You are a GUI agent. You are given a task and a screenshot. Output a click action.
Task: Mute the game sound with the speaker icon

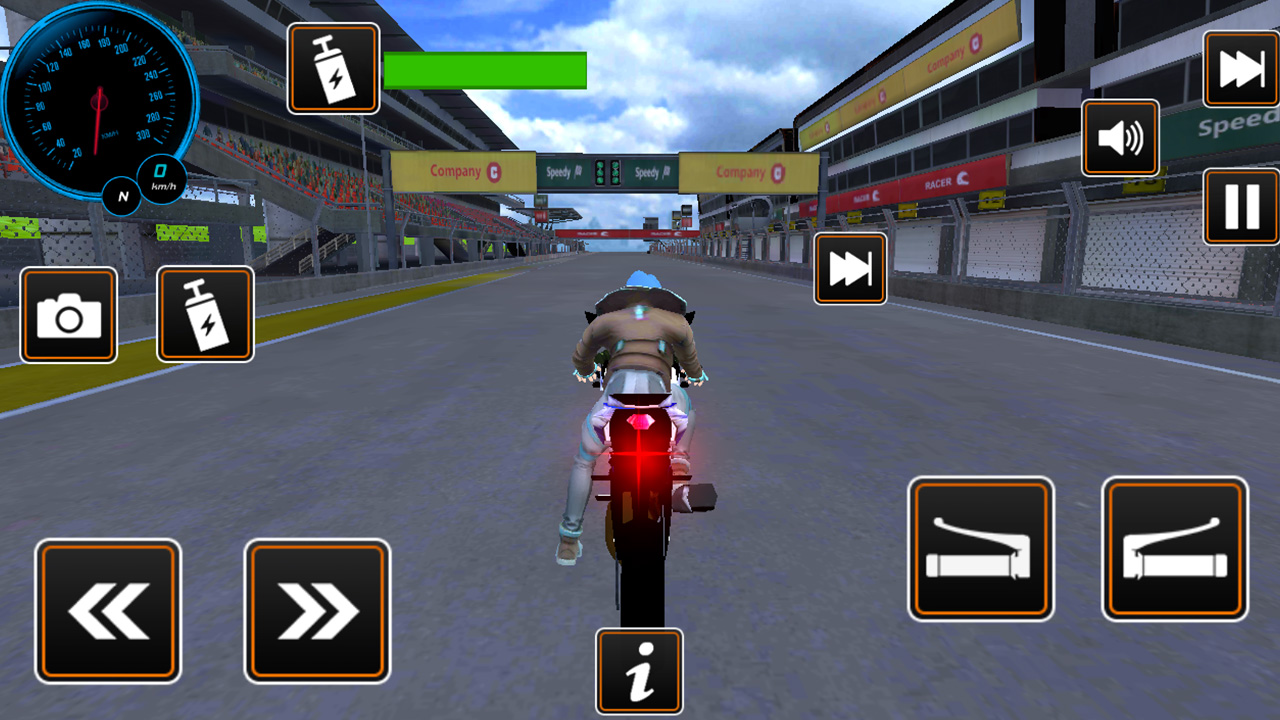click(x=1119, y=137)
